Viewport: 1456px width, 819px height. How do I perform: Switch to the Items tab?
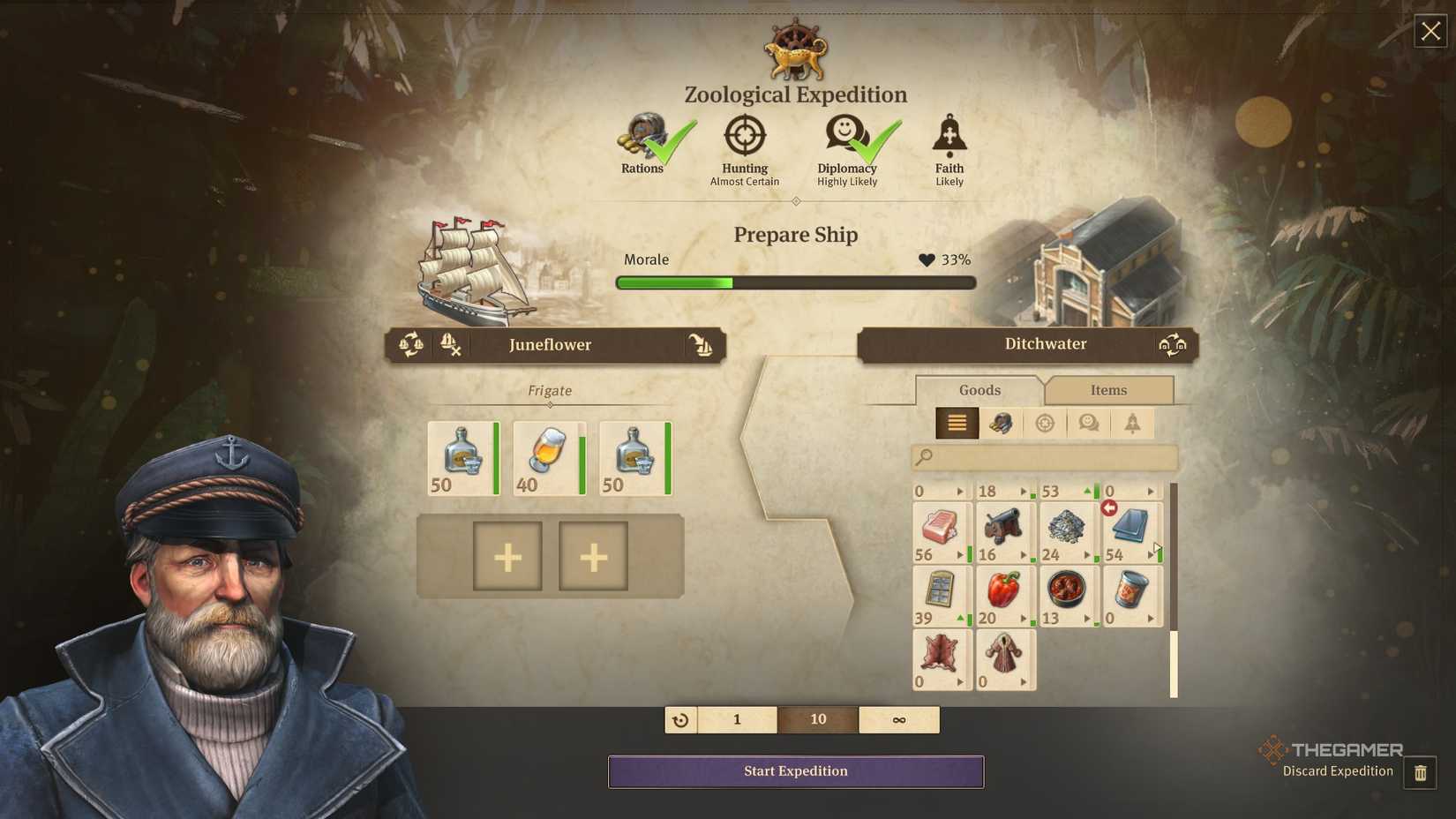[1108, 390]
